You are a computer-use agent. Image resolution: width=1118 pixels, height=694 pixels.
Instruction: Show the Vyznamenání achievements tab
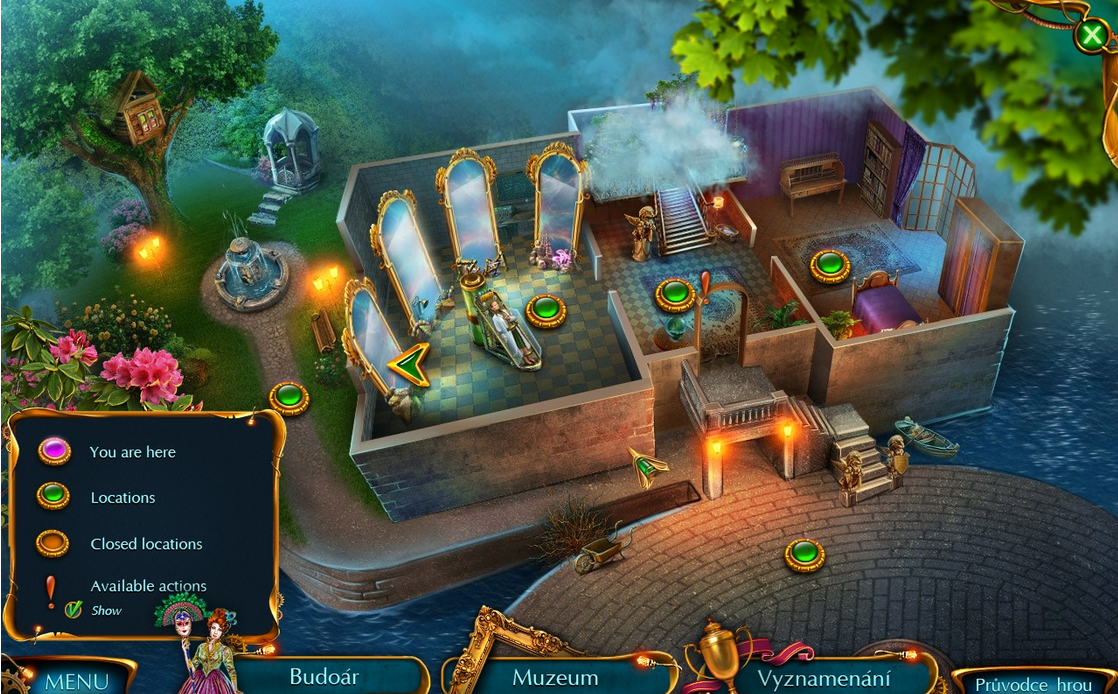819,677
